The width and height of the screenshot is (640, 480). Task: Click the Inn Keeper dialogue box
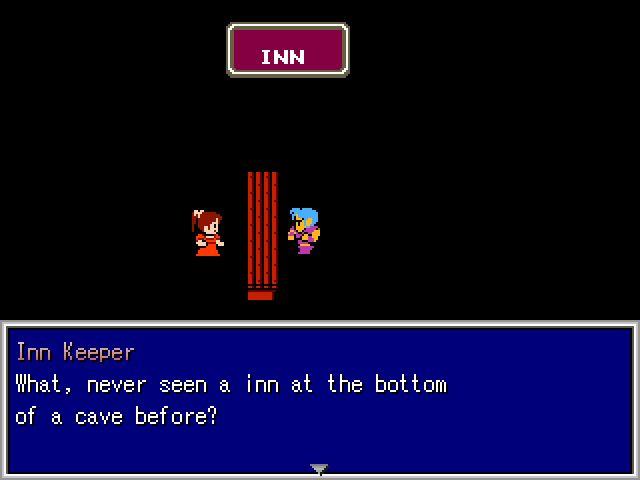pos(319,398)
